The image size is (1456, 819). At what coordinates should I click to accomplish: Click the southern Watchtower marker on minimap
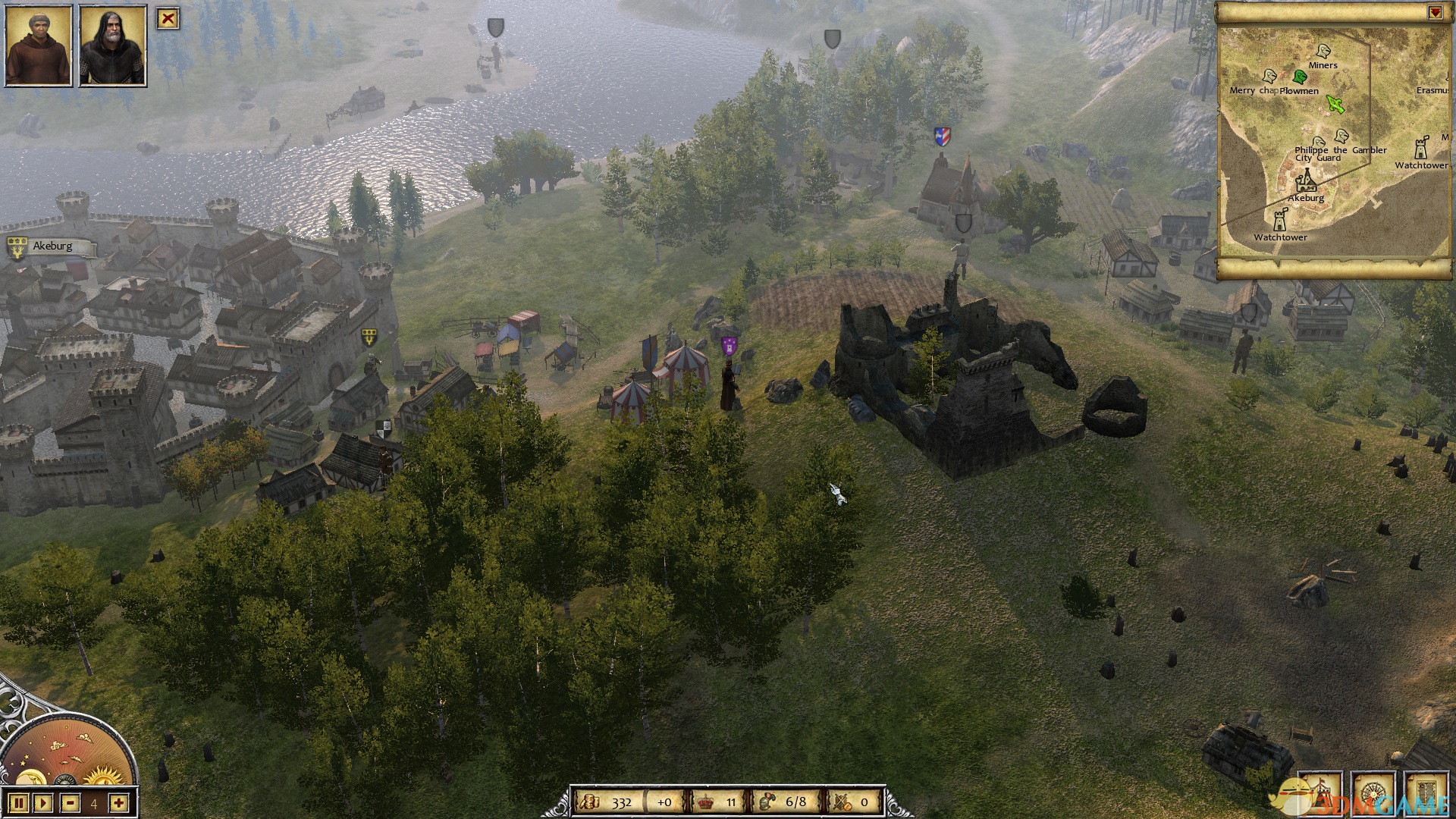tap(1281, 221)
